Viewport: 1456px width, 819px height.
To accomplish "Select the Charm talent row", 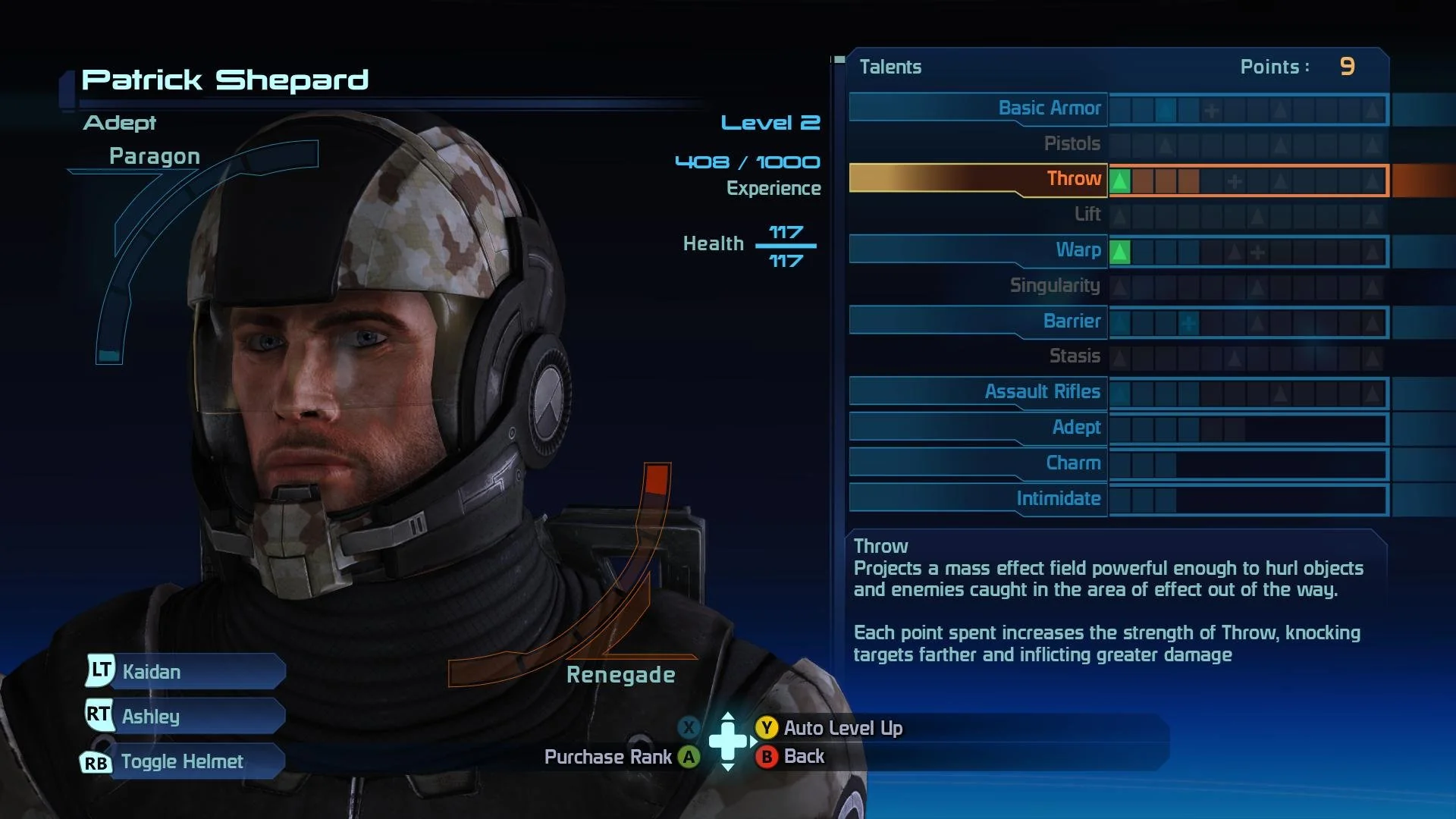I will (1072, 463).
